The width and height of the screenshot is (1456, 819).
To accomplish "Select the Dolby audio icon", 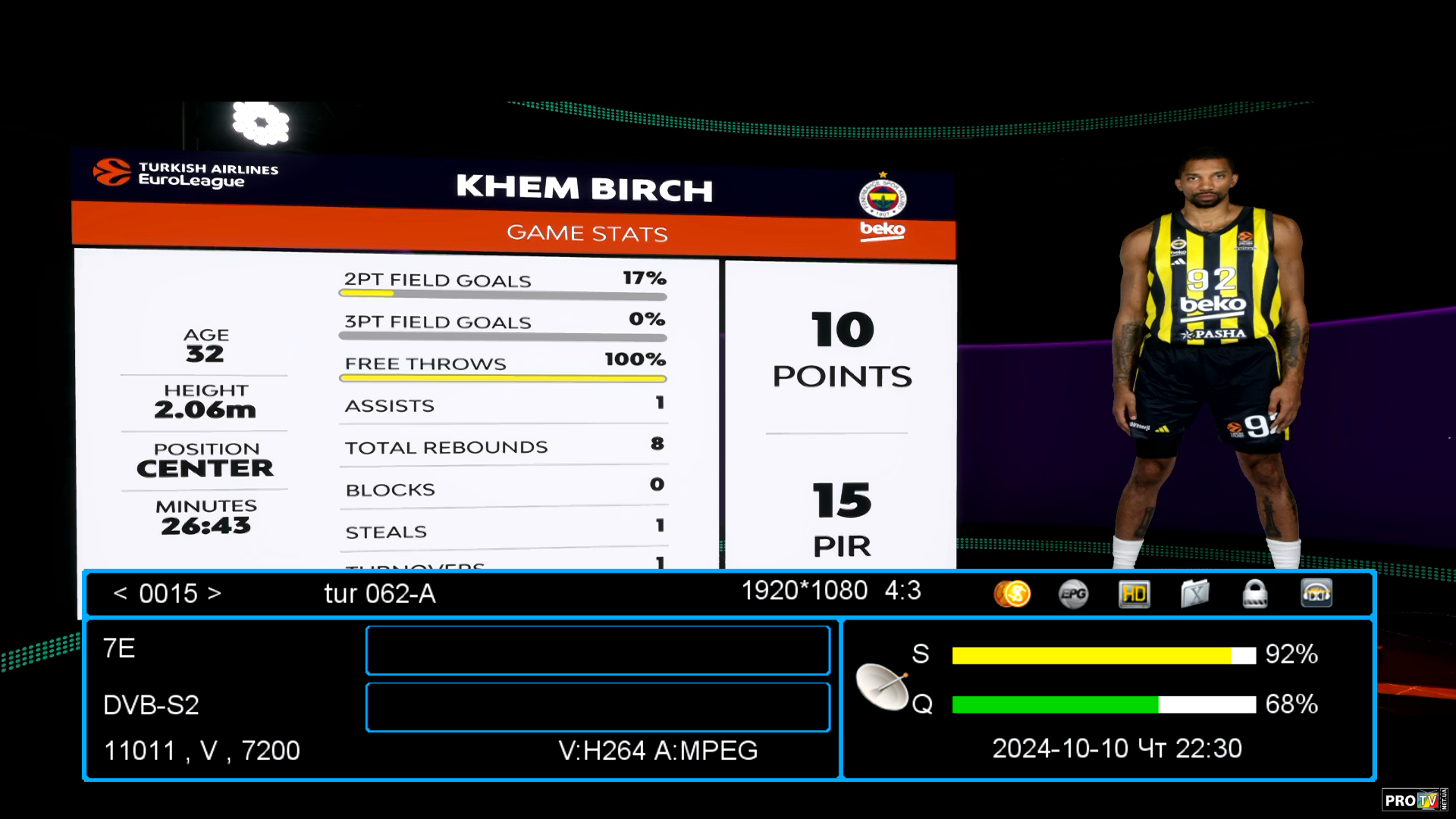I will point(1316,594).
